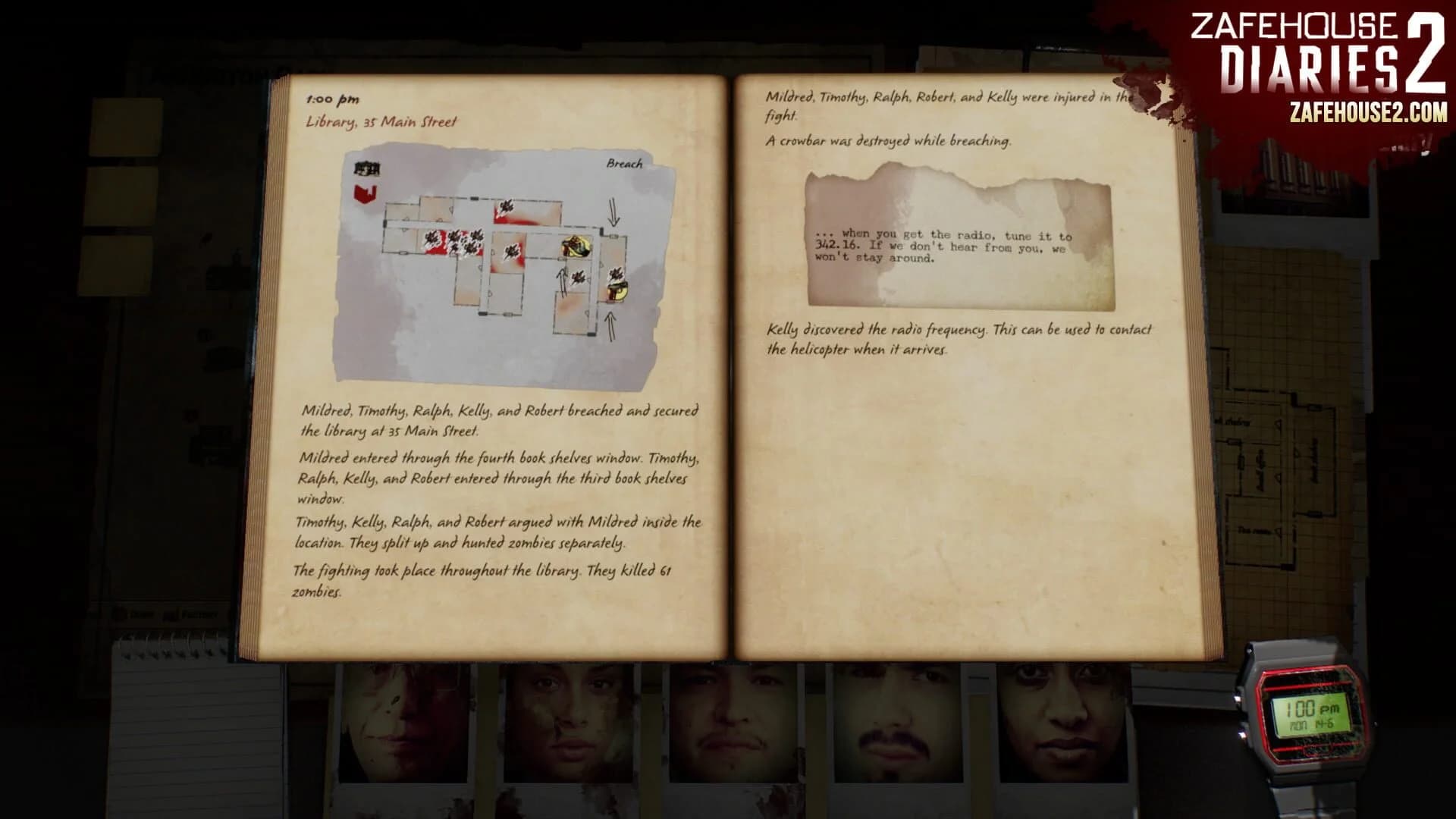1456x819 pixels.
Task: Select the survivor group token inside the library
Action: [x=576, y=247]
